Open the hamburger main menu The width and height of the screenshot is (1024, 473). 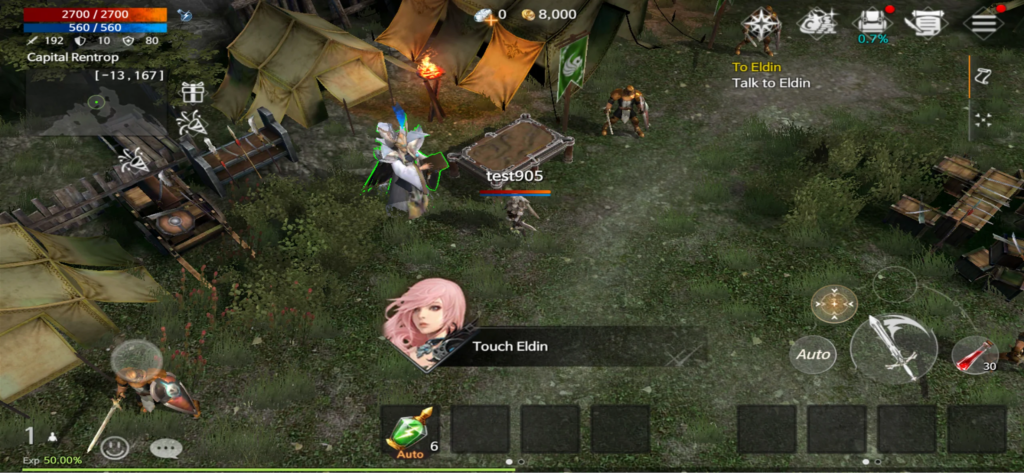(x=984, y=23)
